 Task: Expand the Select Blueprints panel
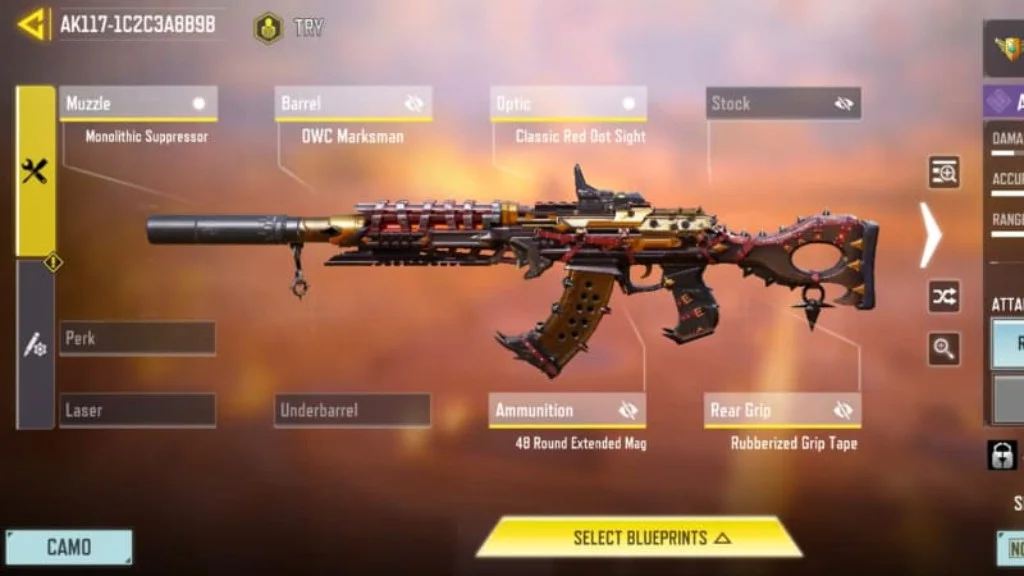(x=639, y=537)
